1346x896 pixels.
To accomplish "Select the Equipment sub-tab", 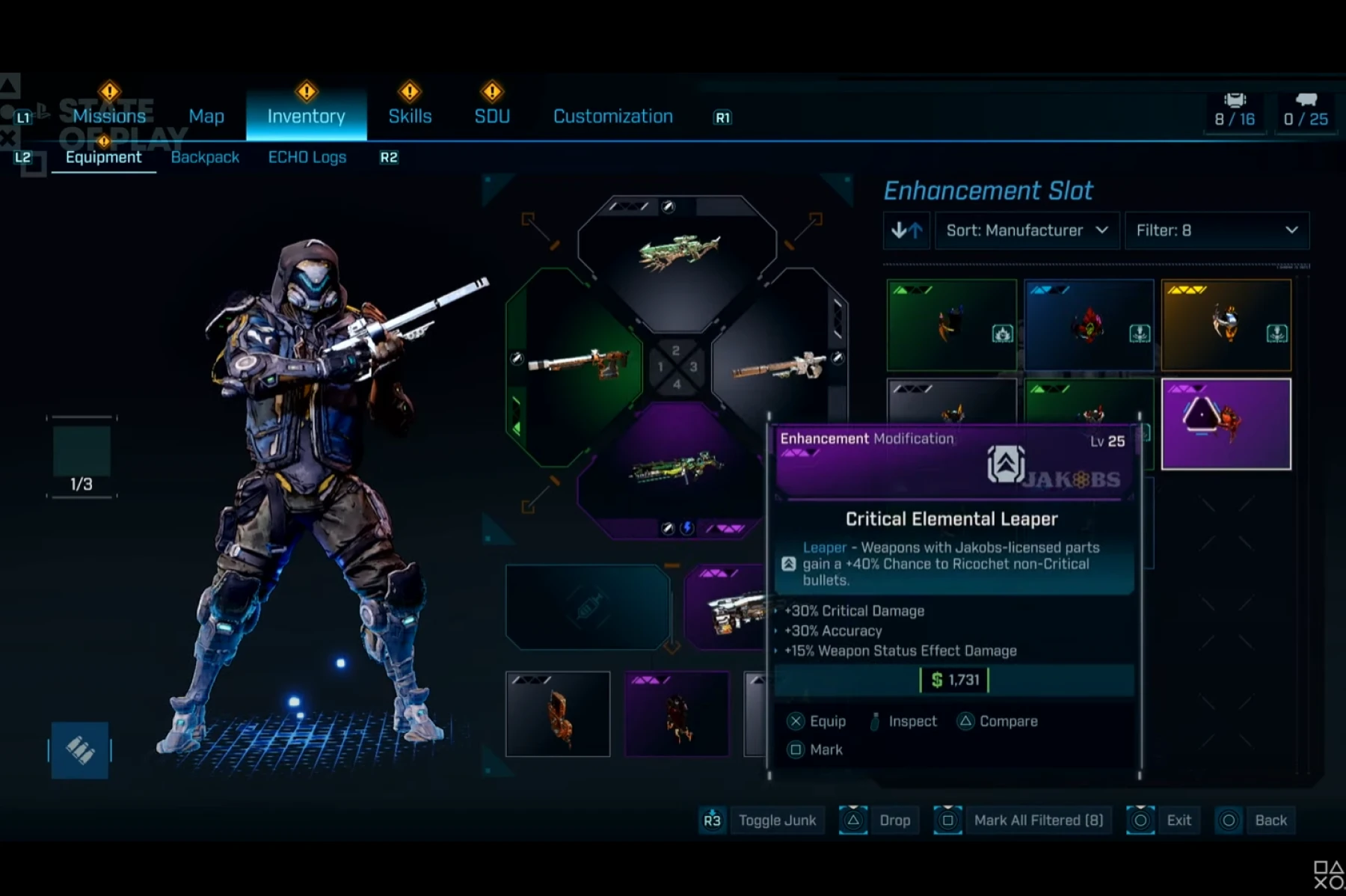I will (103, 157).
